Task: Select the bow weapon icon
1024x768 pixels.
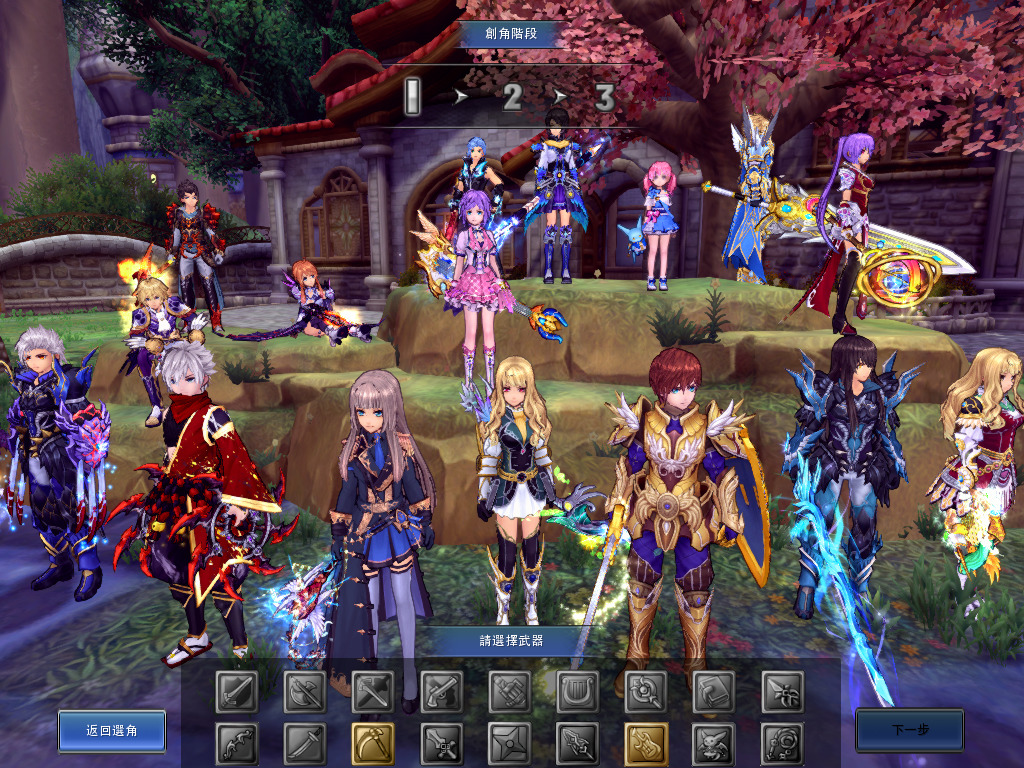Action: pos(237,744)
